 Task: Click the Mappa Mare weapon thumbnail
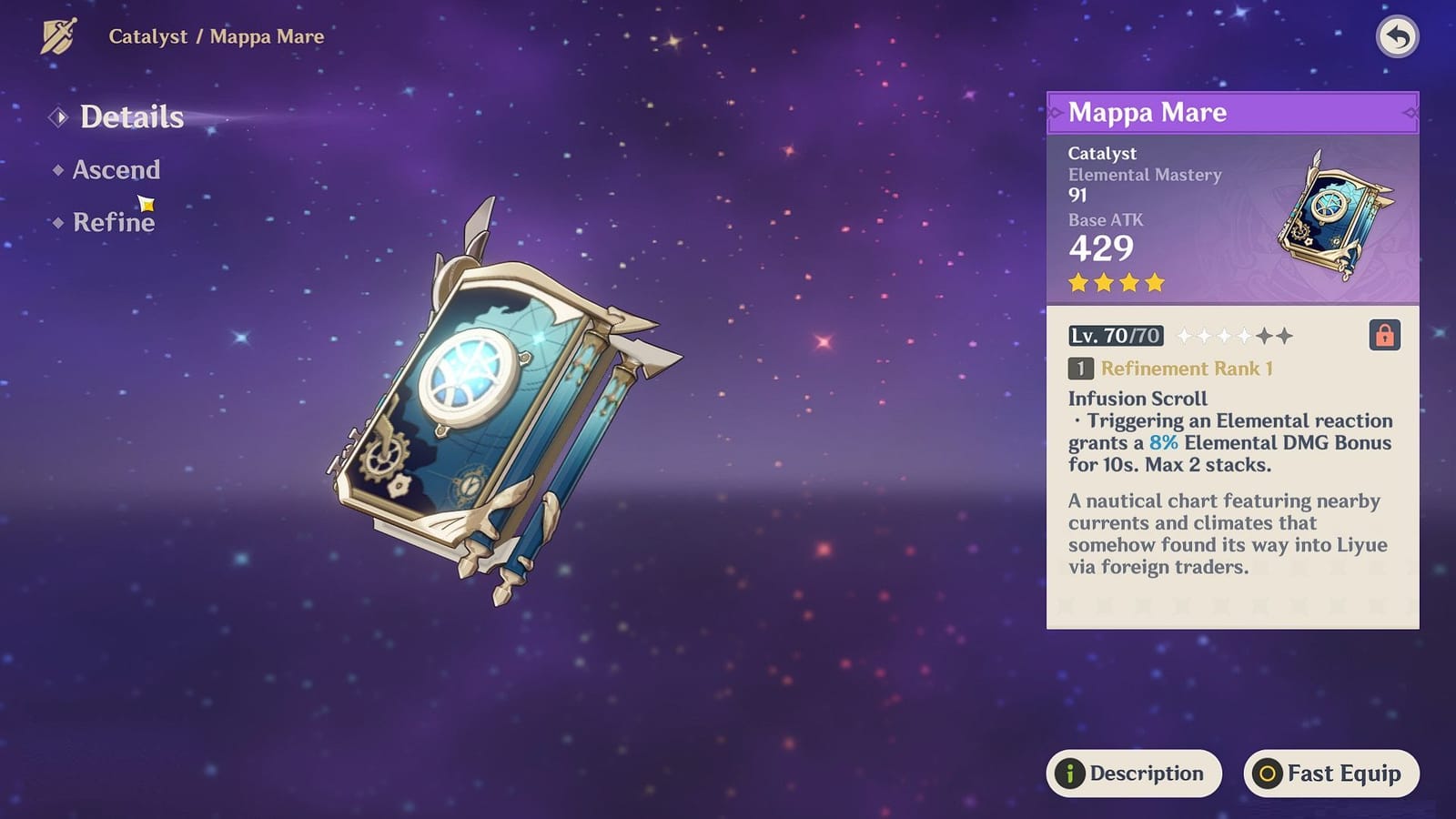click(x=1334, y=217)
